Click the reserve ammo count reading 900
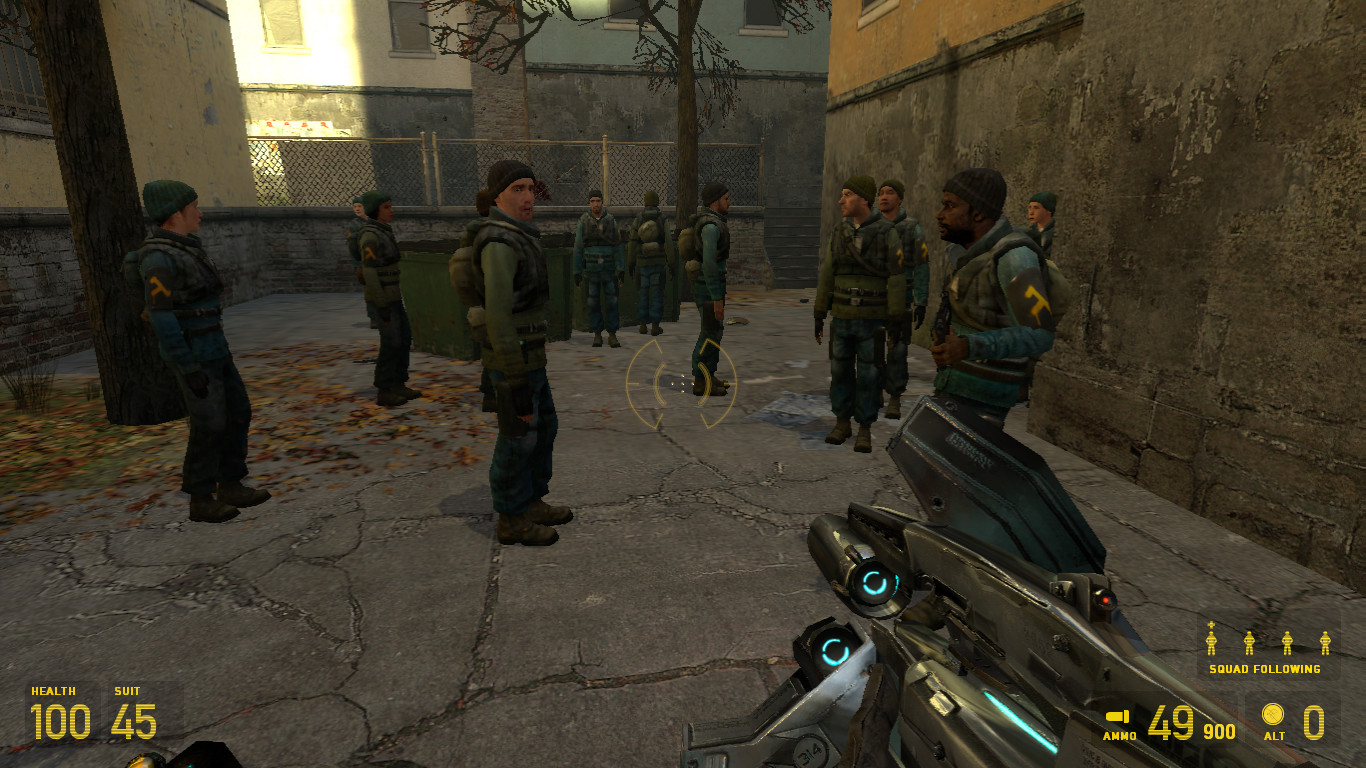The image size is (1366, 768). 1219,731
